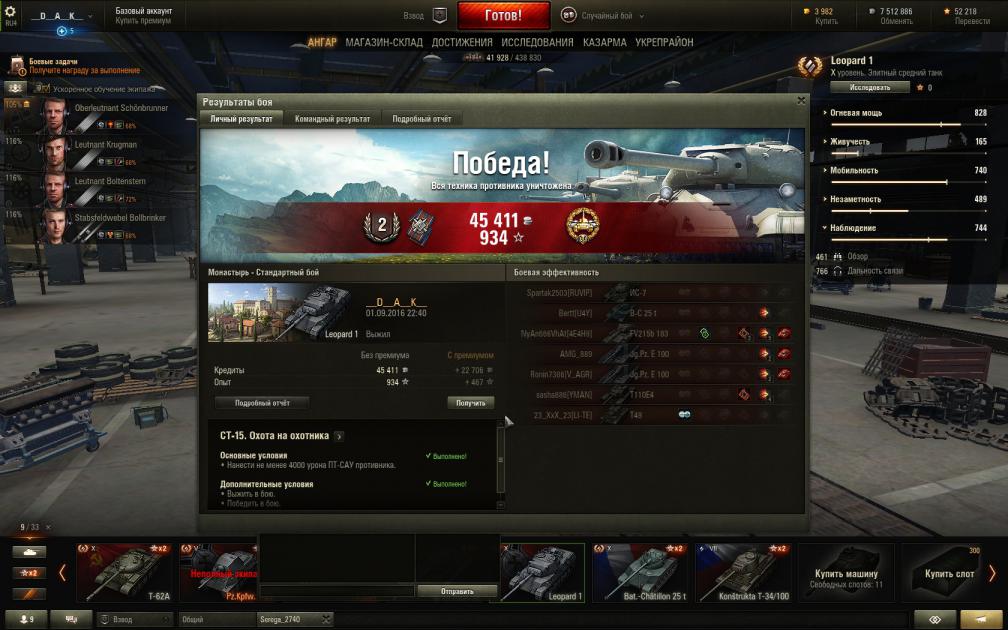Close the battle results window

(801, 100)
